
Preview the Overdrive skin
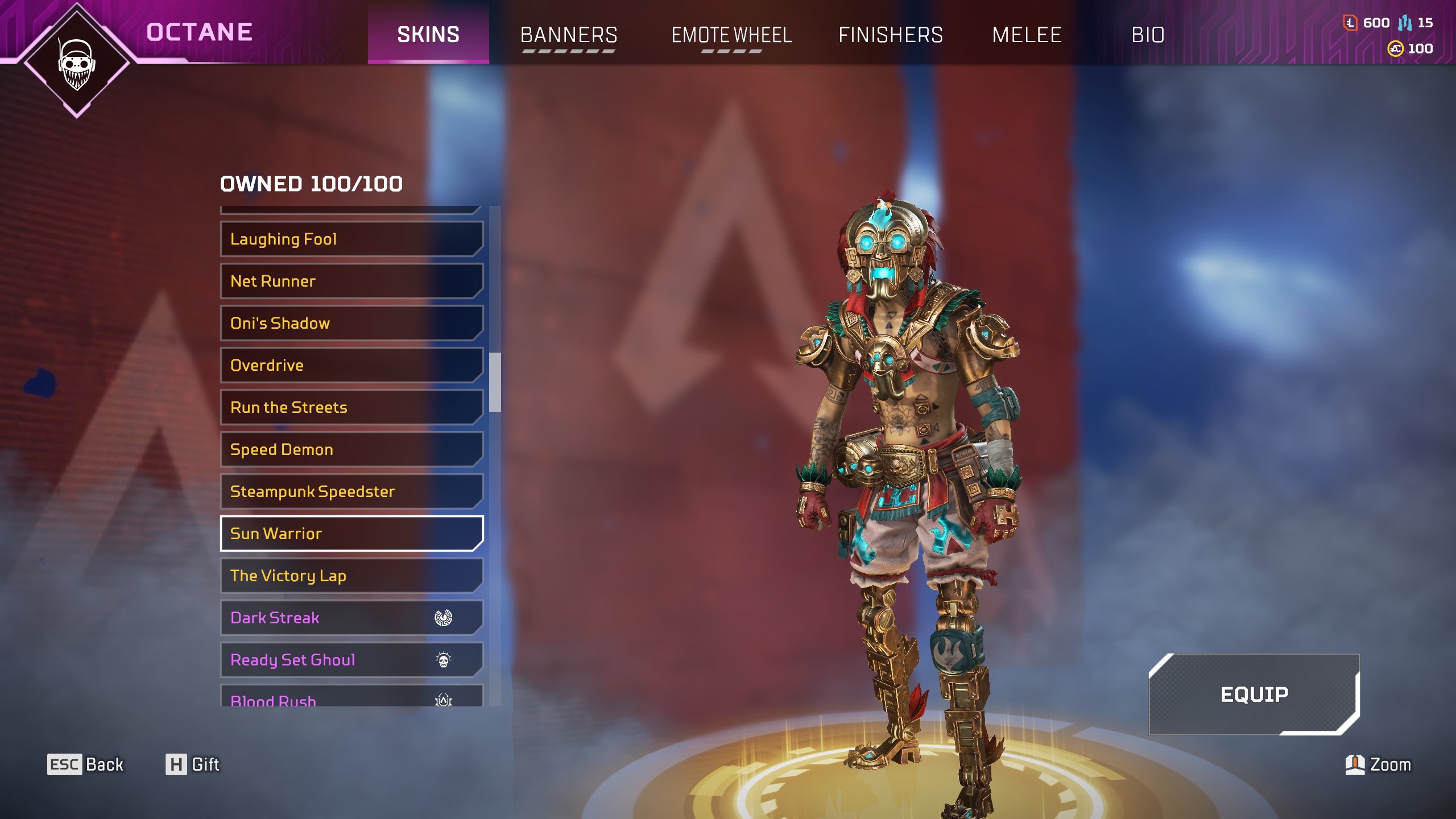click(x=351, y=365)
